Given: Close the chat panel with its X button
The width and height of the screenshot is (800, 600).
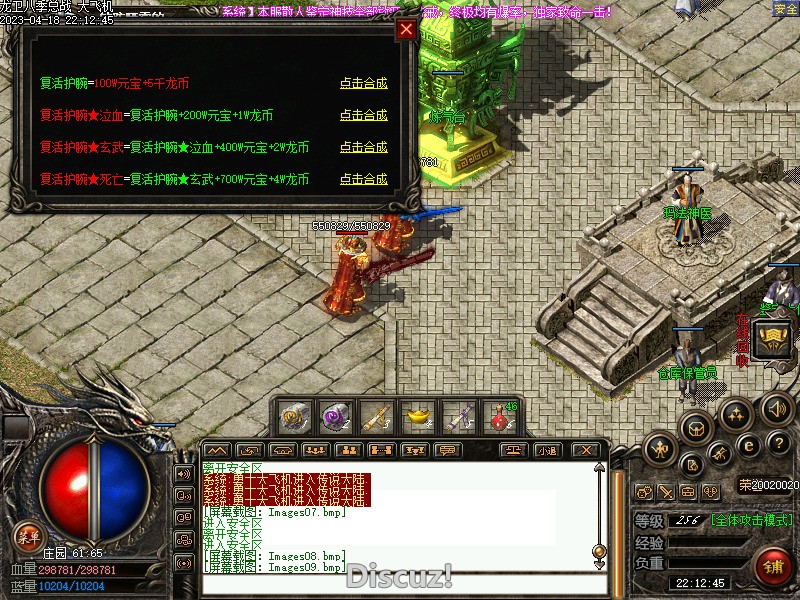Looking at the screenshot, I should (x=587, y=450).
